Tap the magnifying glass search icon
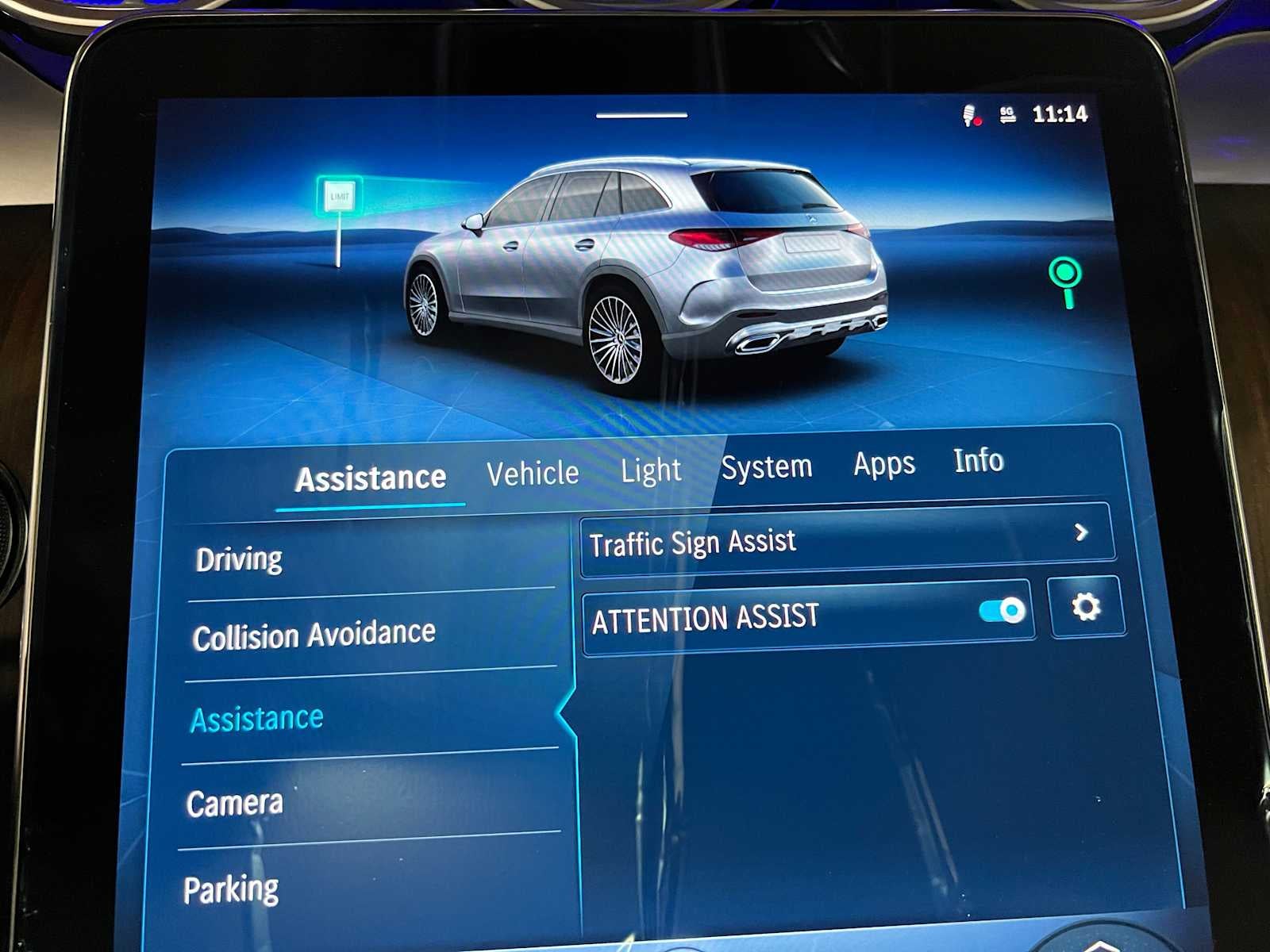 pyautogui.click(x=1068, y=282)
